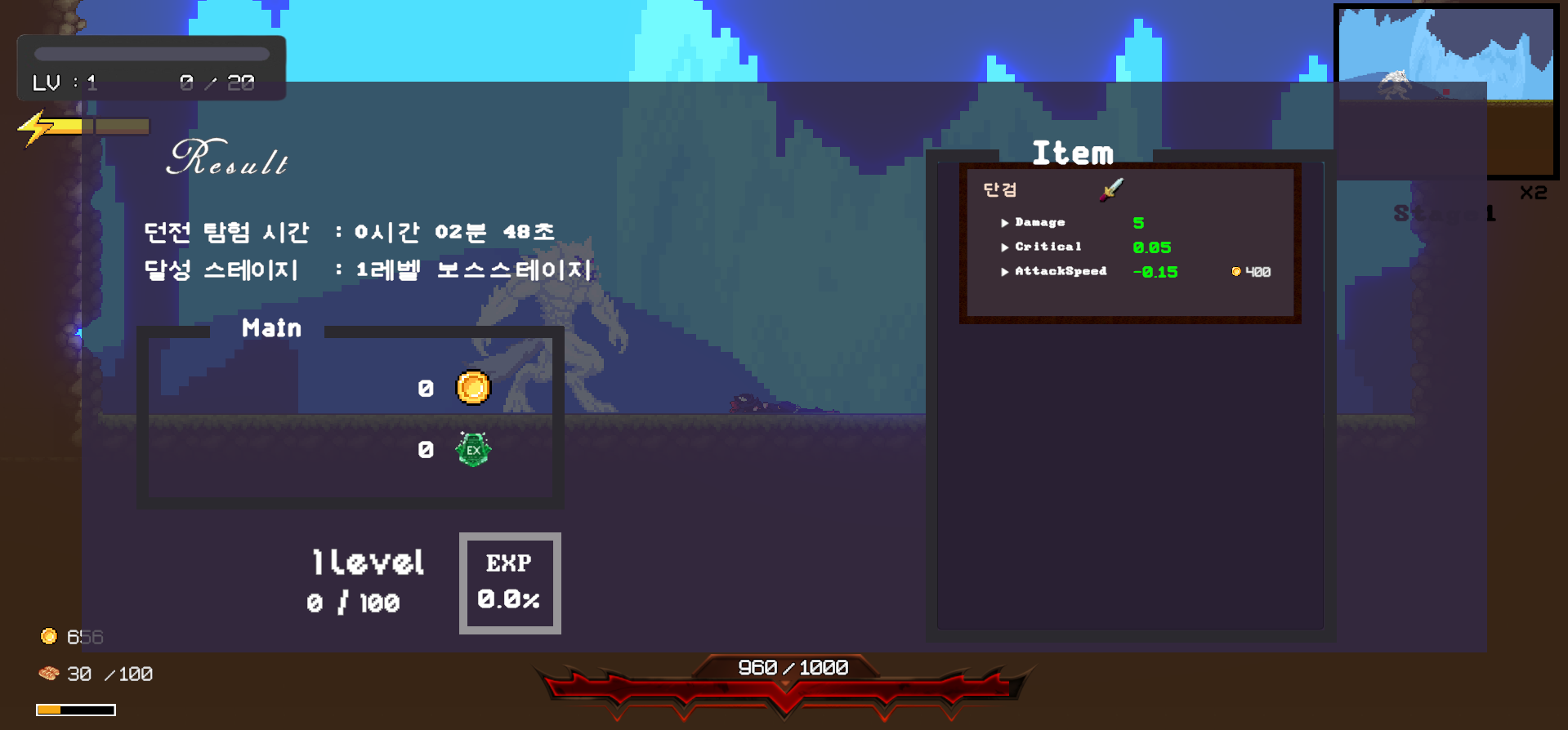The image size is (1568, 730).
Task: Select the gold coin icon in Main panel
Action: (x=471, y=388)
